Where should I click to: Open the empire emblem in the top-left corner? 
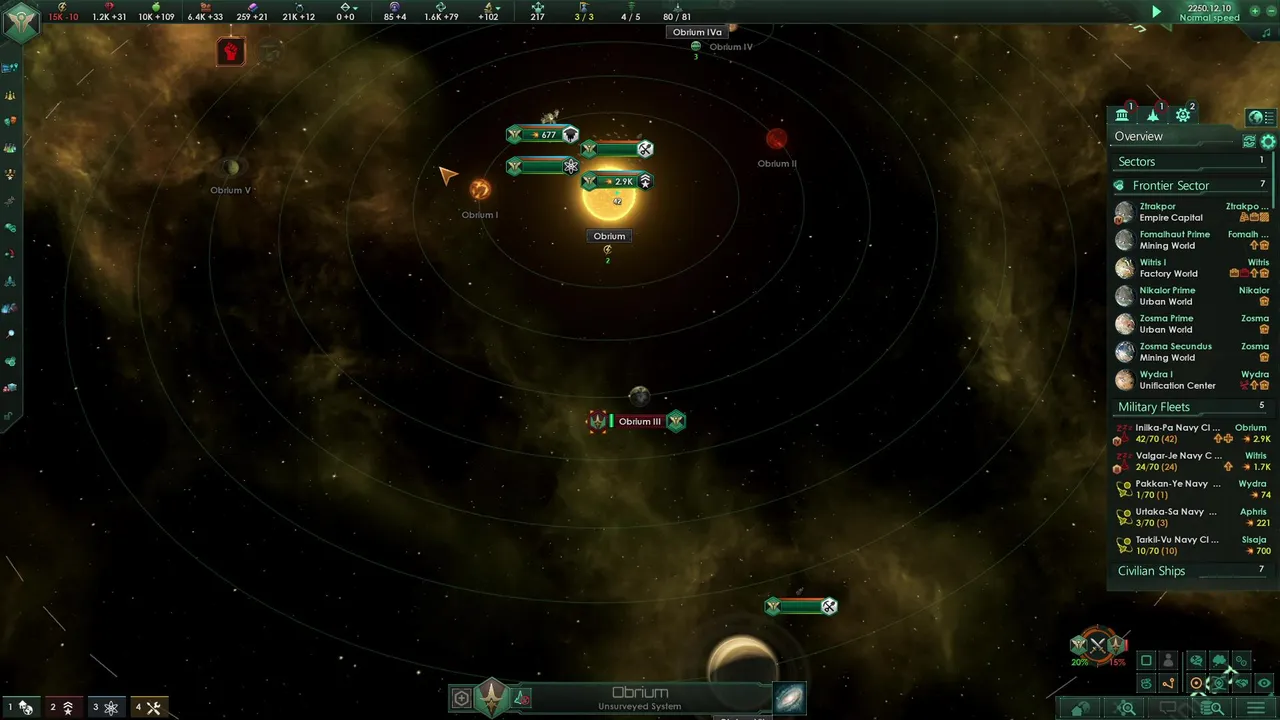click(x=20, y=20)
